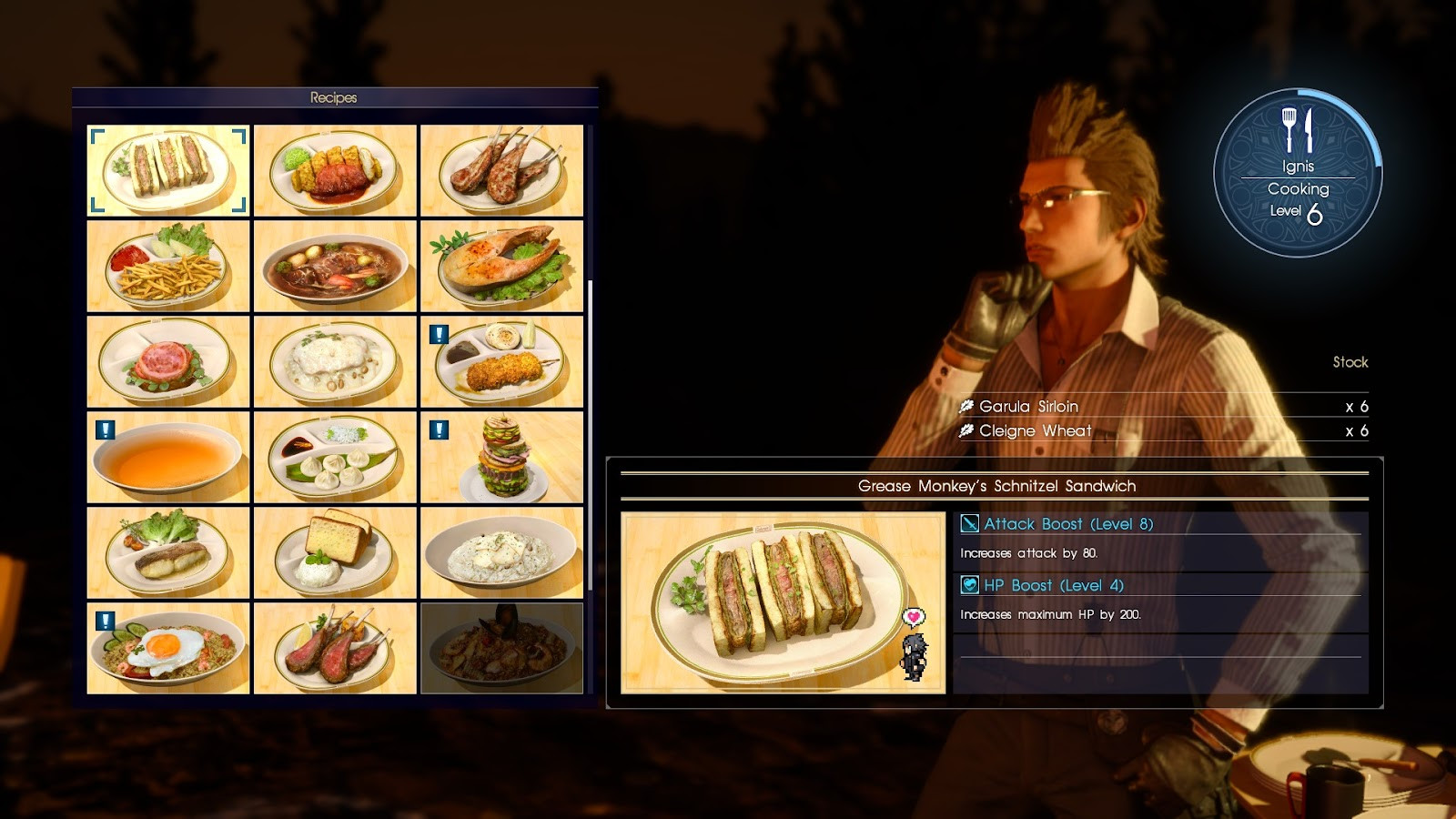Click the Attack Boost (Level 8) effect
The image size is (1456, 819).
tap(1067, 523)
